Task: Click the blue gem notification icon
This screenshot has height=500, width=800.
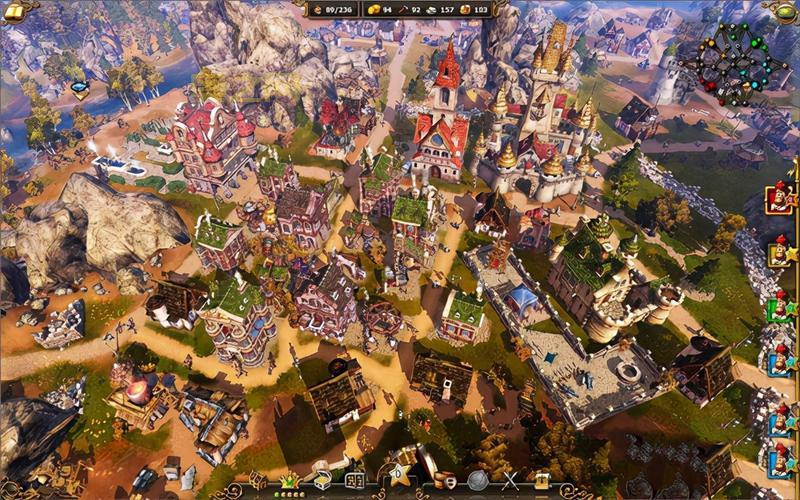Action: [79, 89]
